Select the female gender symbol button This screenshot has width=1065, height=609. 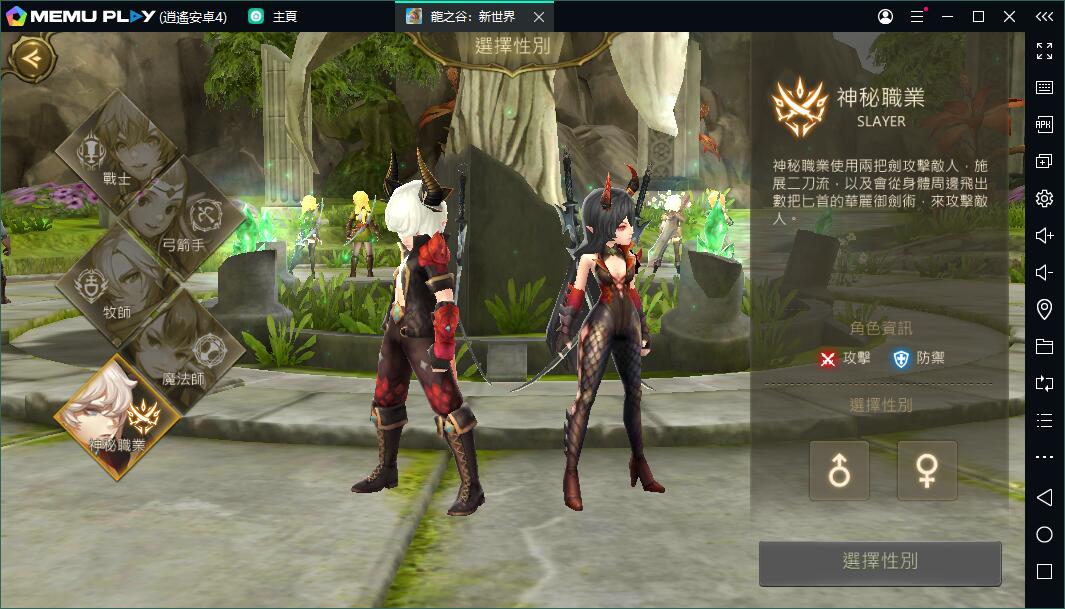pyautogui.click(x=927, y=470)
